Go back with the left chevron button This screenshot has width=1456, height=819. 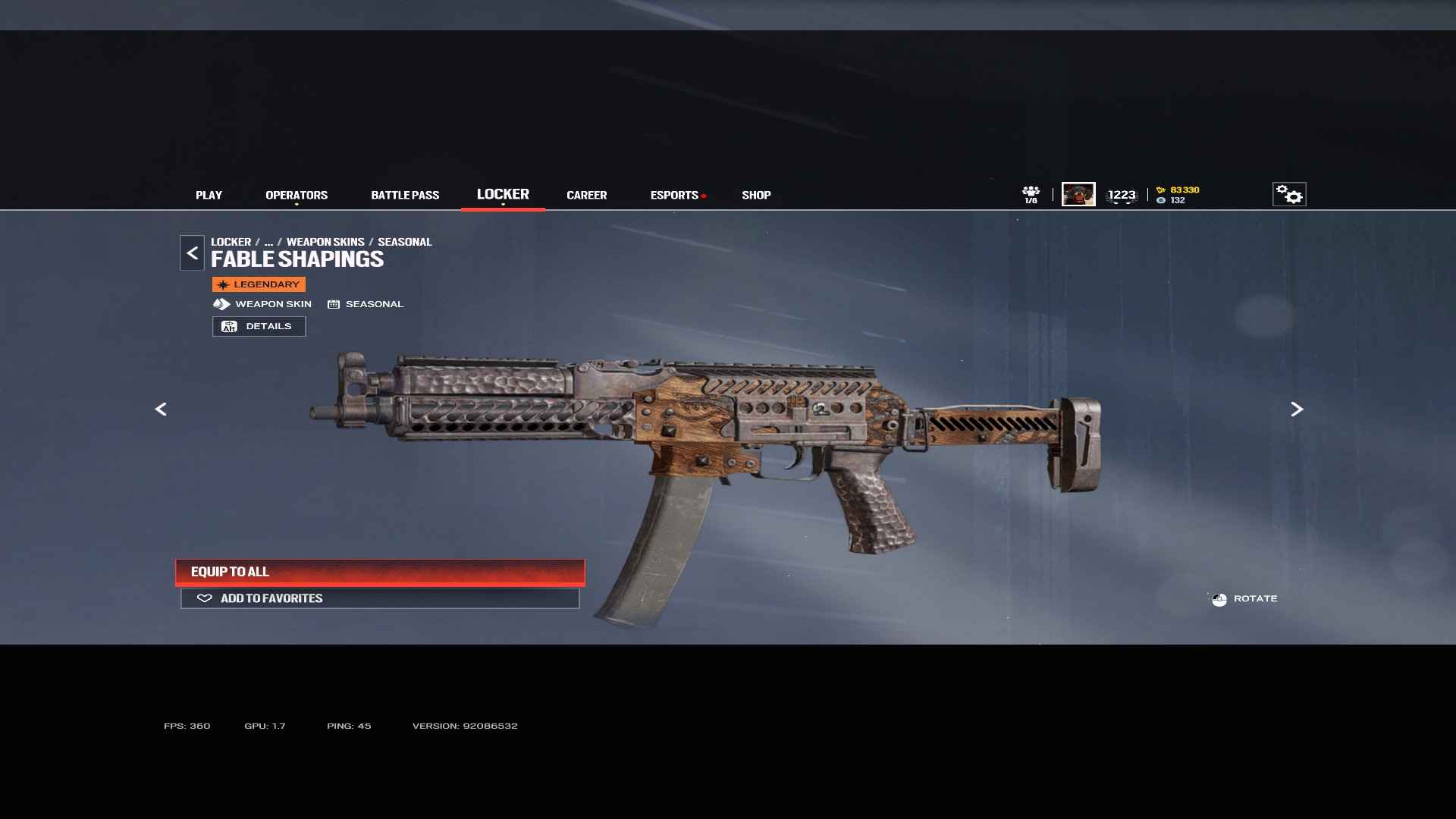192,253
